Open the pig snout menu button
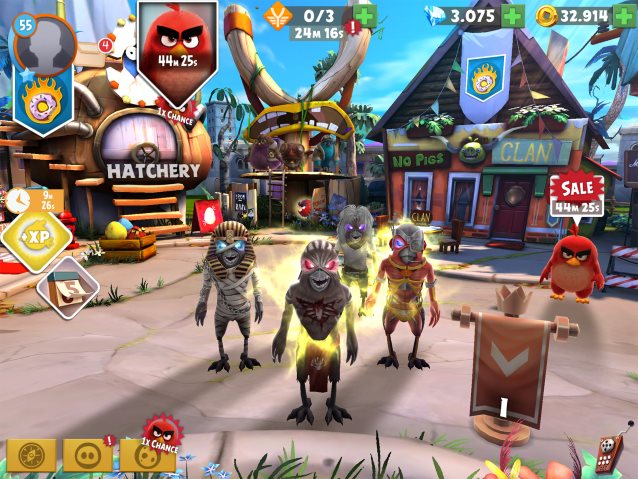 click(x=88, y=455)
